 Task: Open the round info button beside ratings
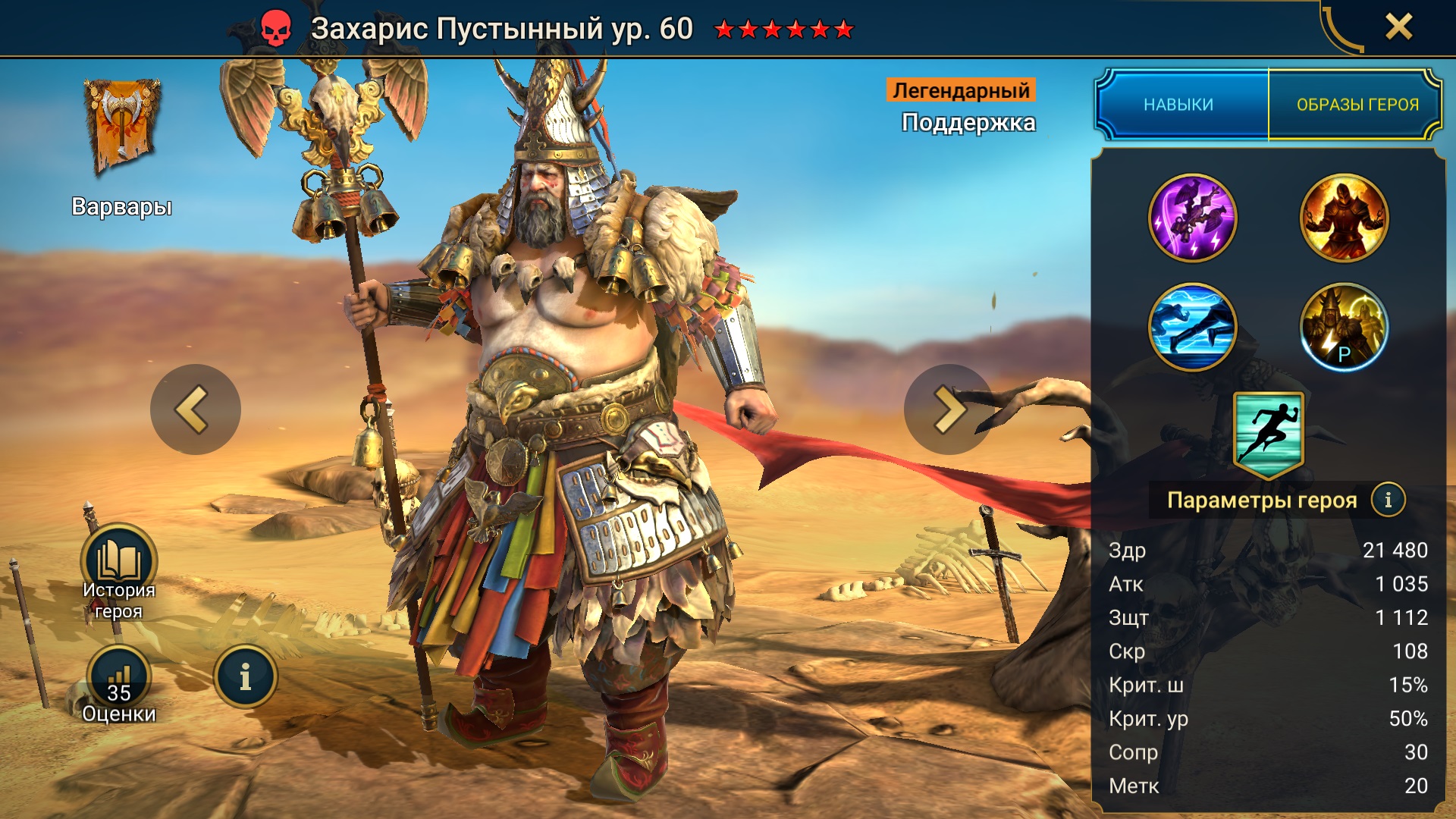[x=245, y=677]
